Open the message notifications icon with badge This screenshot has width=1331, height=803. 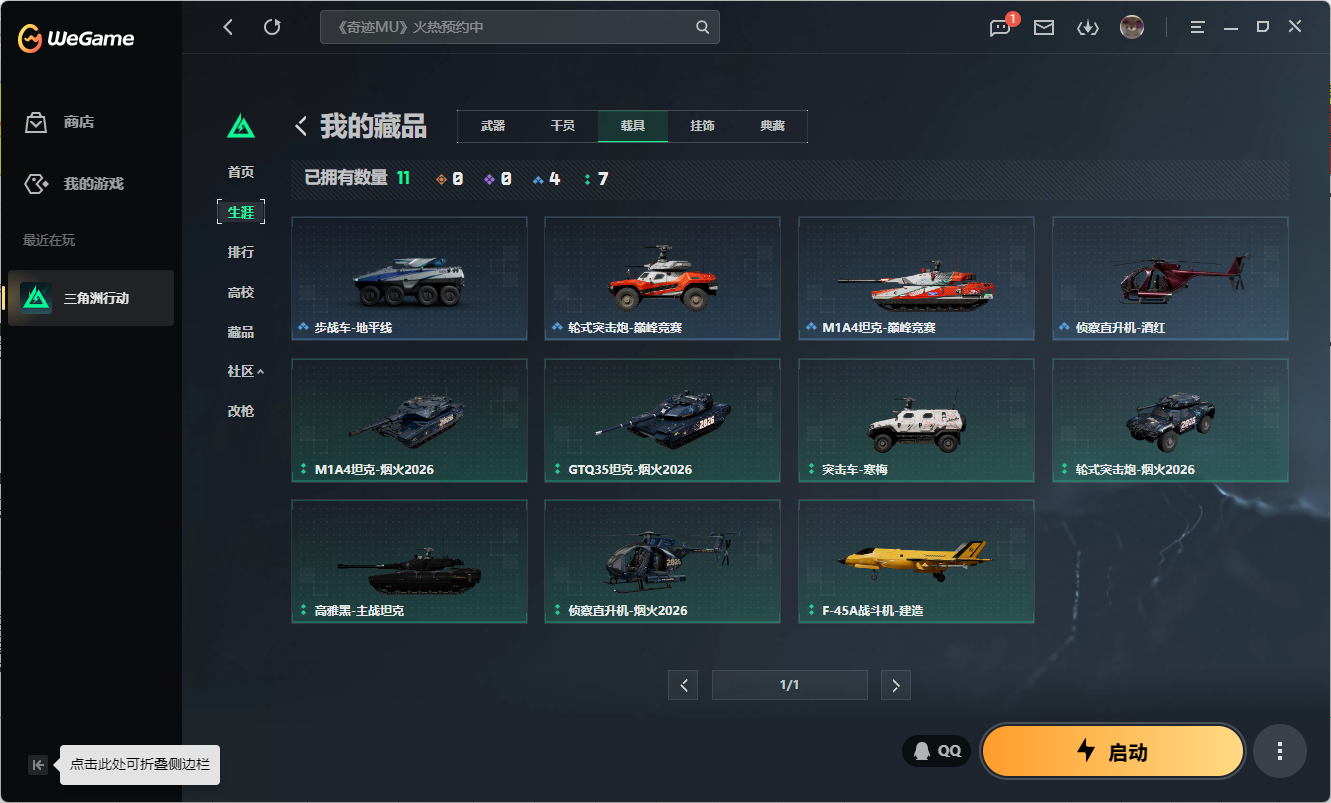(998, 27)
